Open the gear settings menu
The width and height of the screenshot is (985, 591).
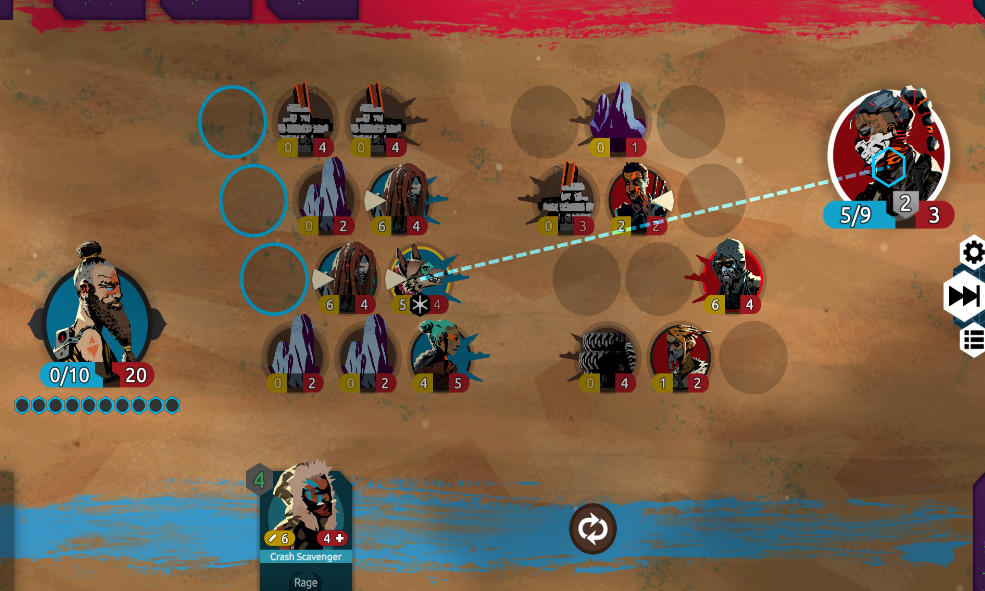click(x=973, y=252)
